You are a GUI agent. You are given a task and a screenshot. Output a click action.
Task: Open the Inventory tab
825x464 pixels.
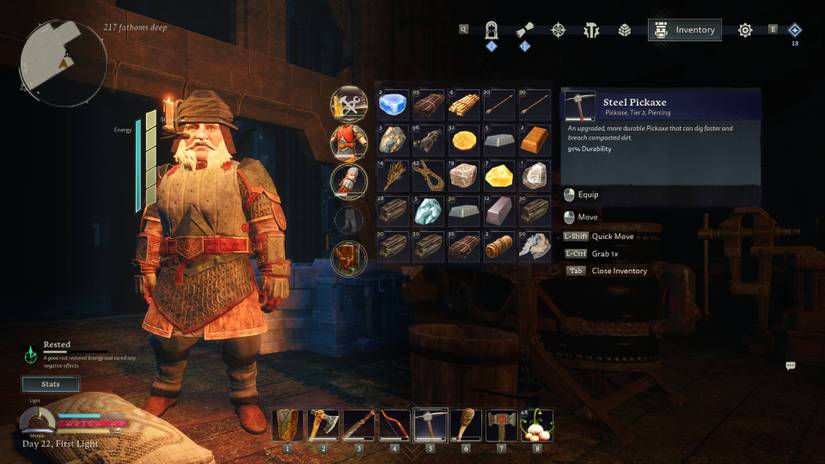click(x=685, y=30)
